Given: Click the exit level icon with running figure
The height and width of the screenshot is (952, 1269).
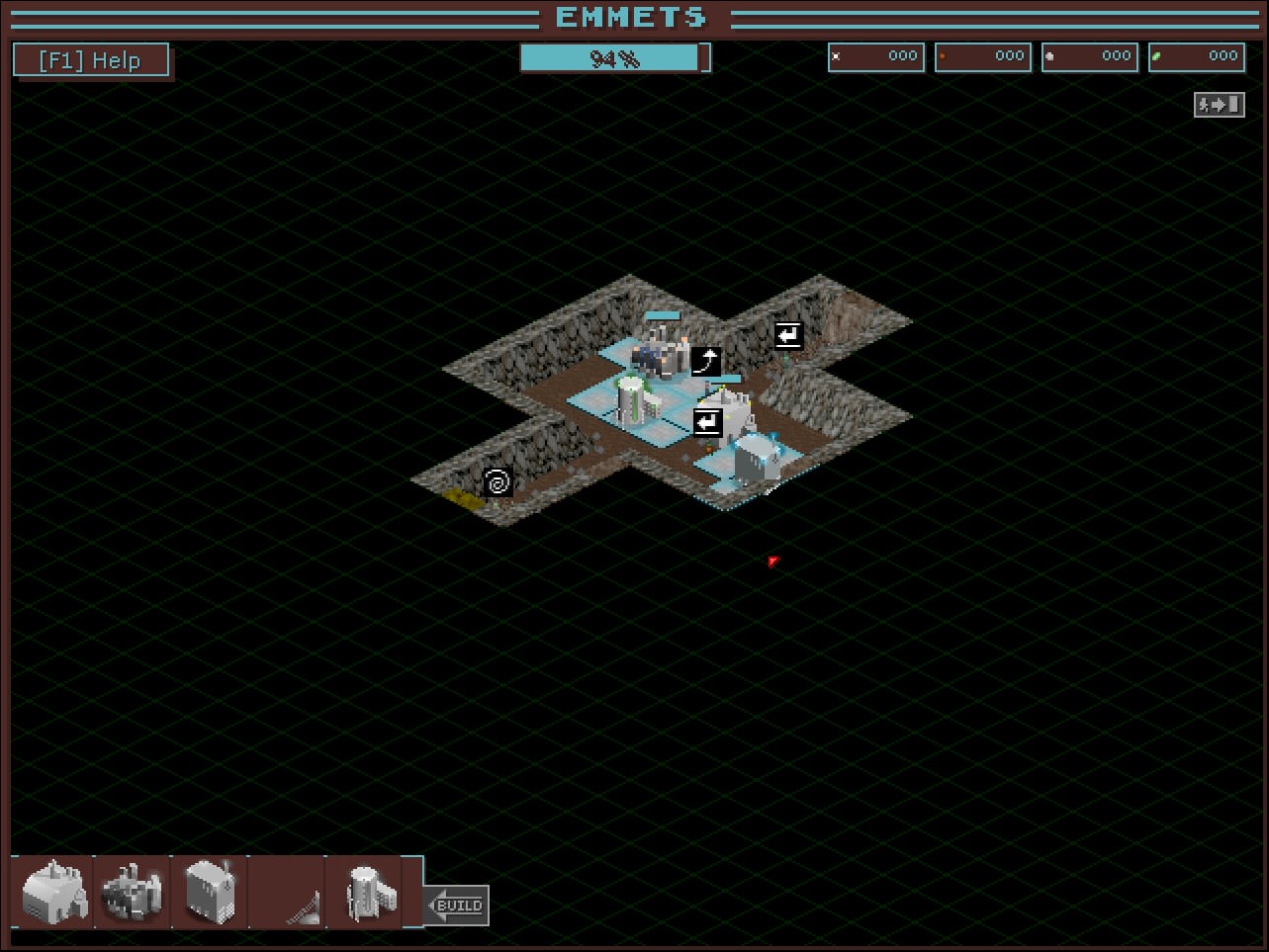Looking at the screenshot, I should point(1219,104).
